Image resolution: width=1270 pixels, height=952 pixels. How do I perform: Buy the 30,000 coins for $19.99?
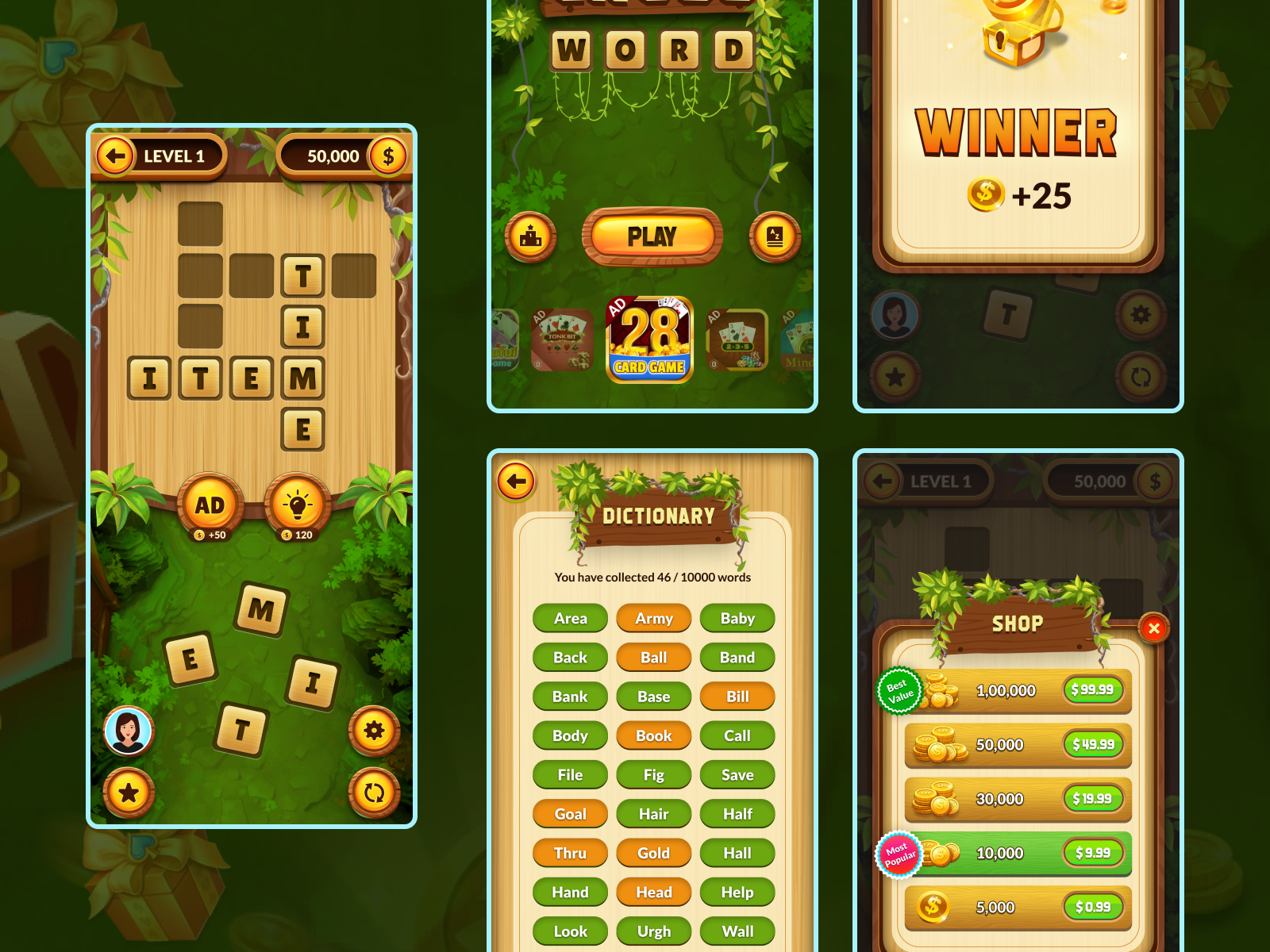[x=1093, y=798]
